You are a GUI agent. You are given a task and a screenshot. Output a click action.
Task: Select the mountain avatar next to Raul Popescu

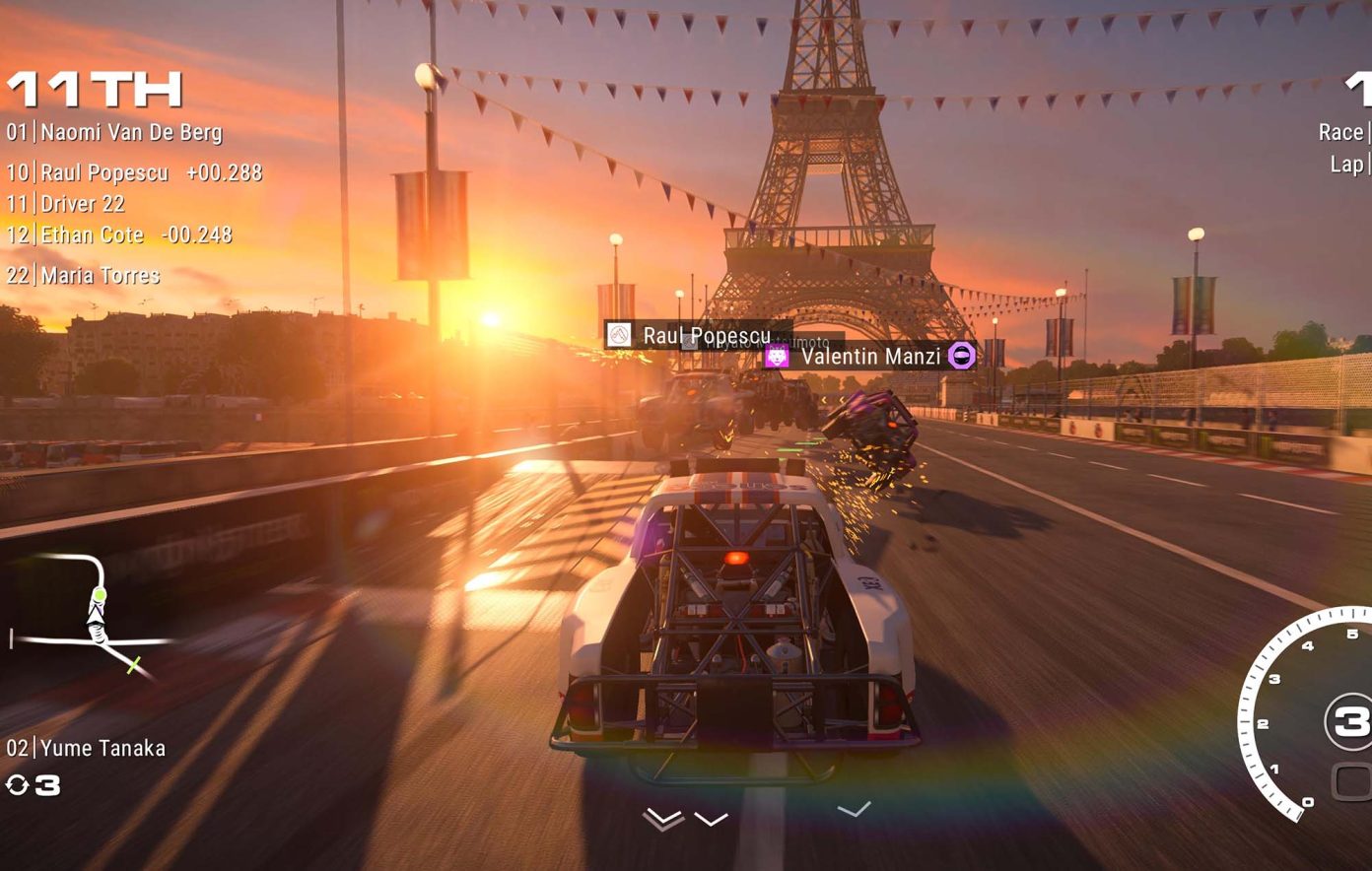(x=621, y=336)
